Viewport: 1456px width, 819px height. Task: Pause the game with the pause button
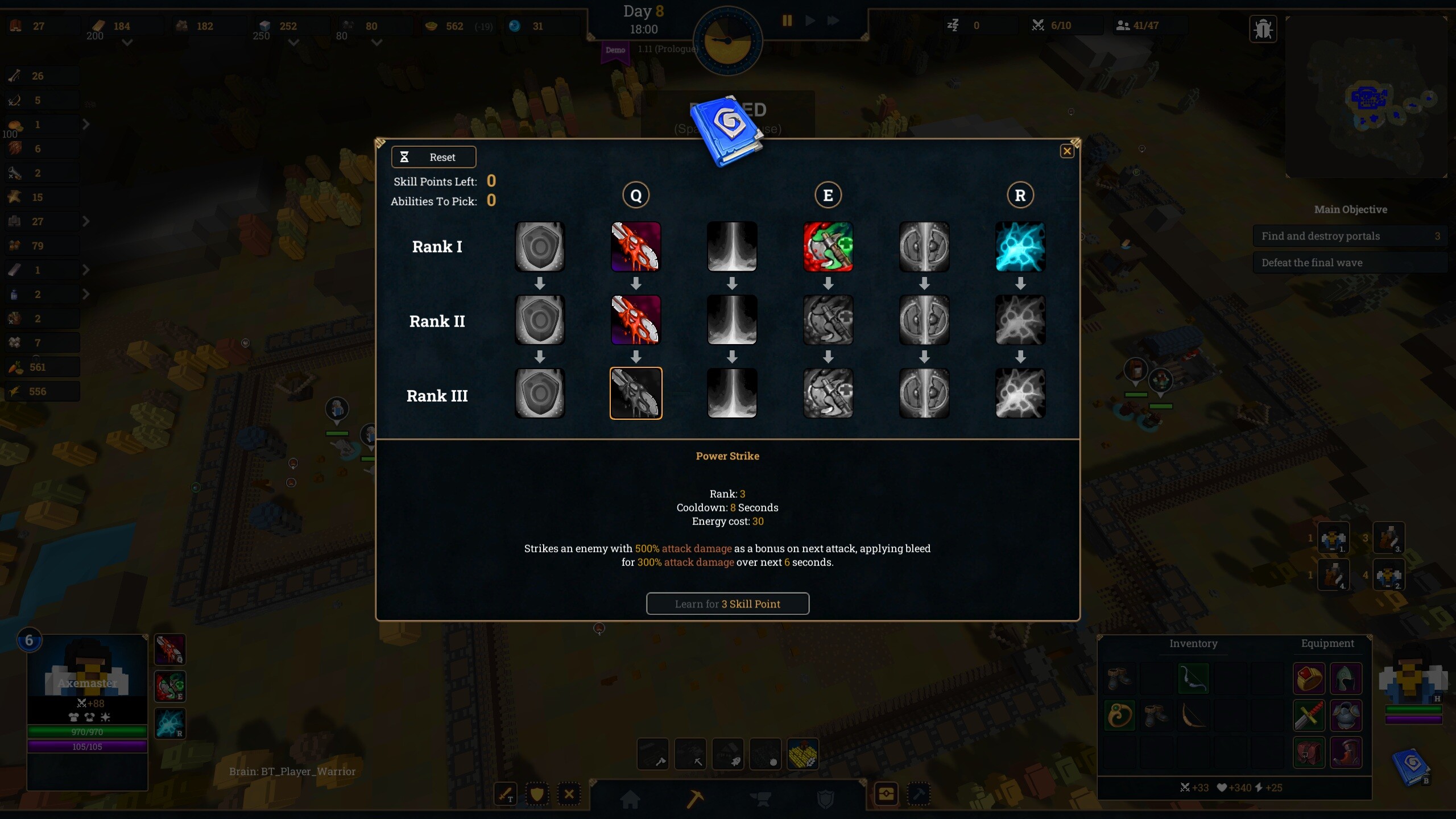(x=787, y=20)
